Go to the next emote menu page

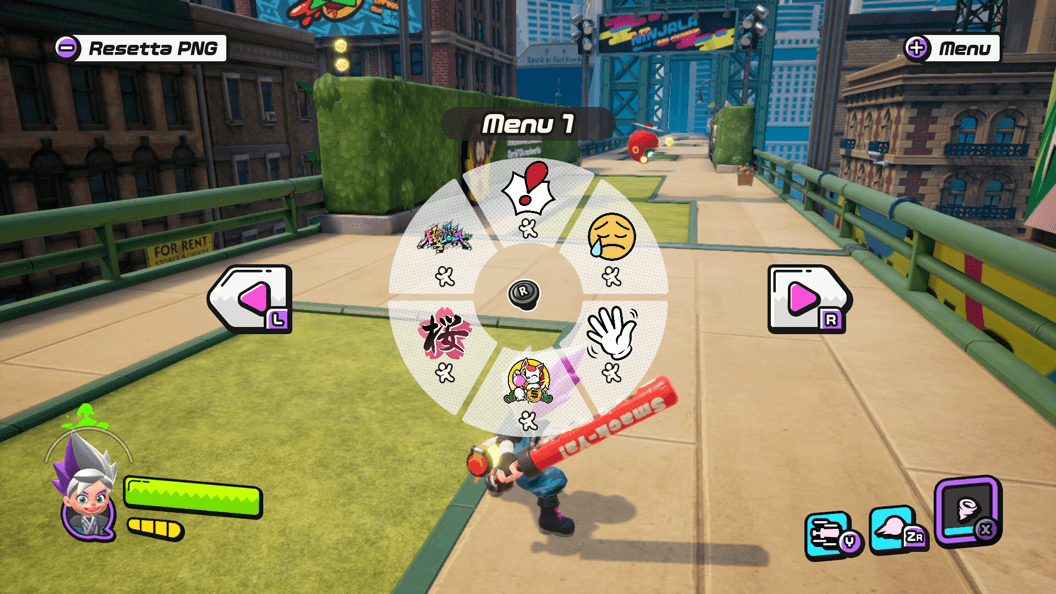(x=807, y=298)
